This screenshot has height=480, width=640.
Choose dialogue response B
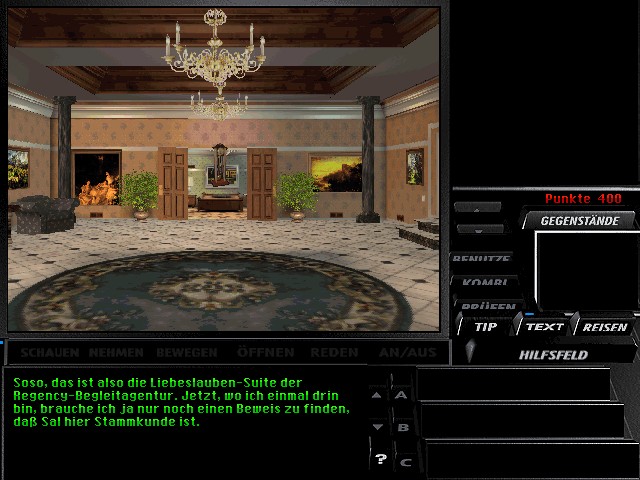pyautogui.click(x=404, y=427)
